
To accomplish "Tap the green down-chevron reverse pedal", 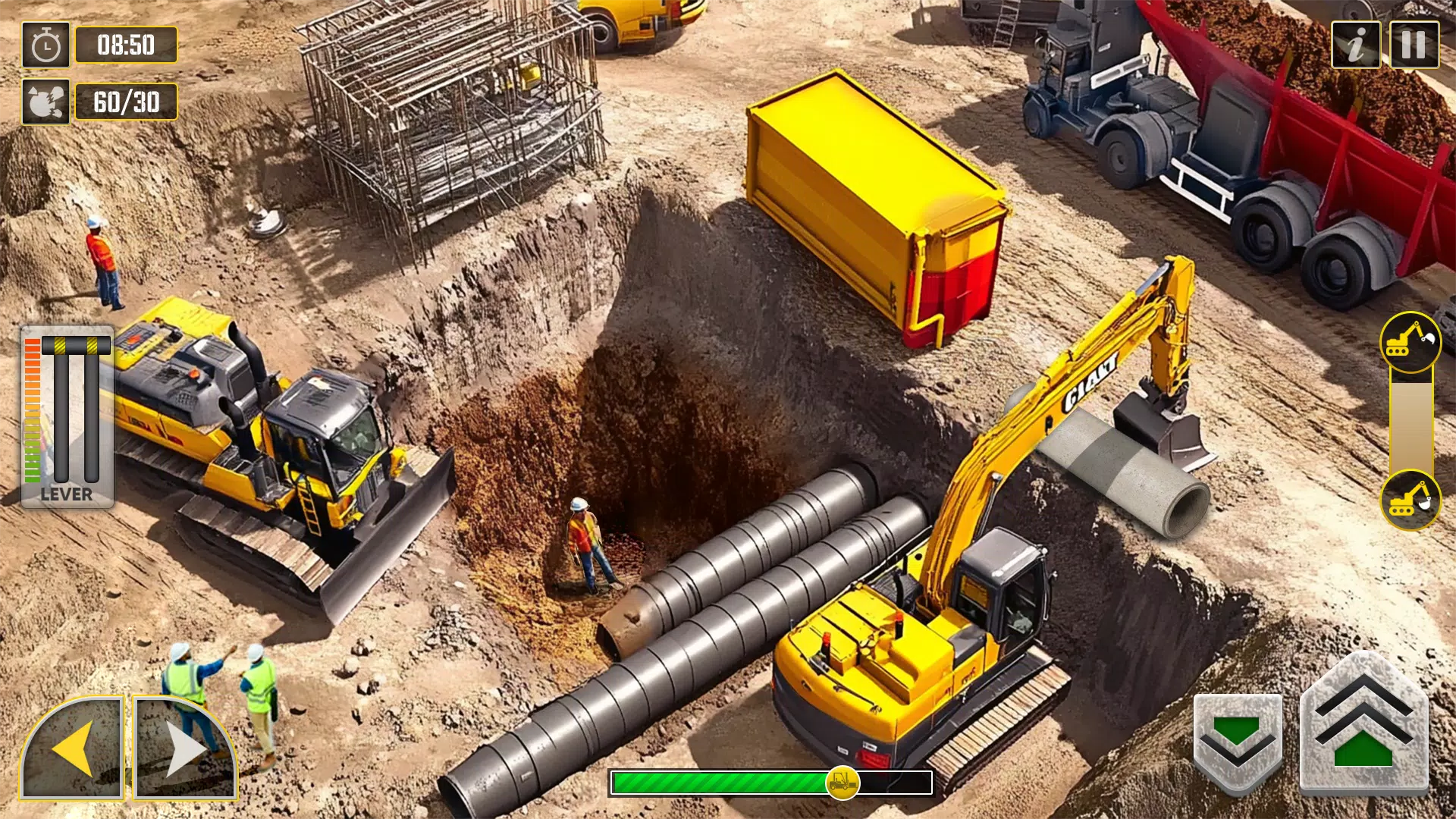I will click(1237, 742).
